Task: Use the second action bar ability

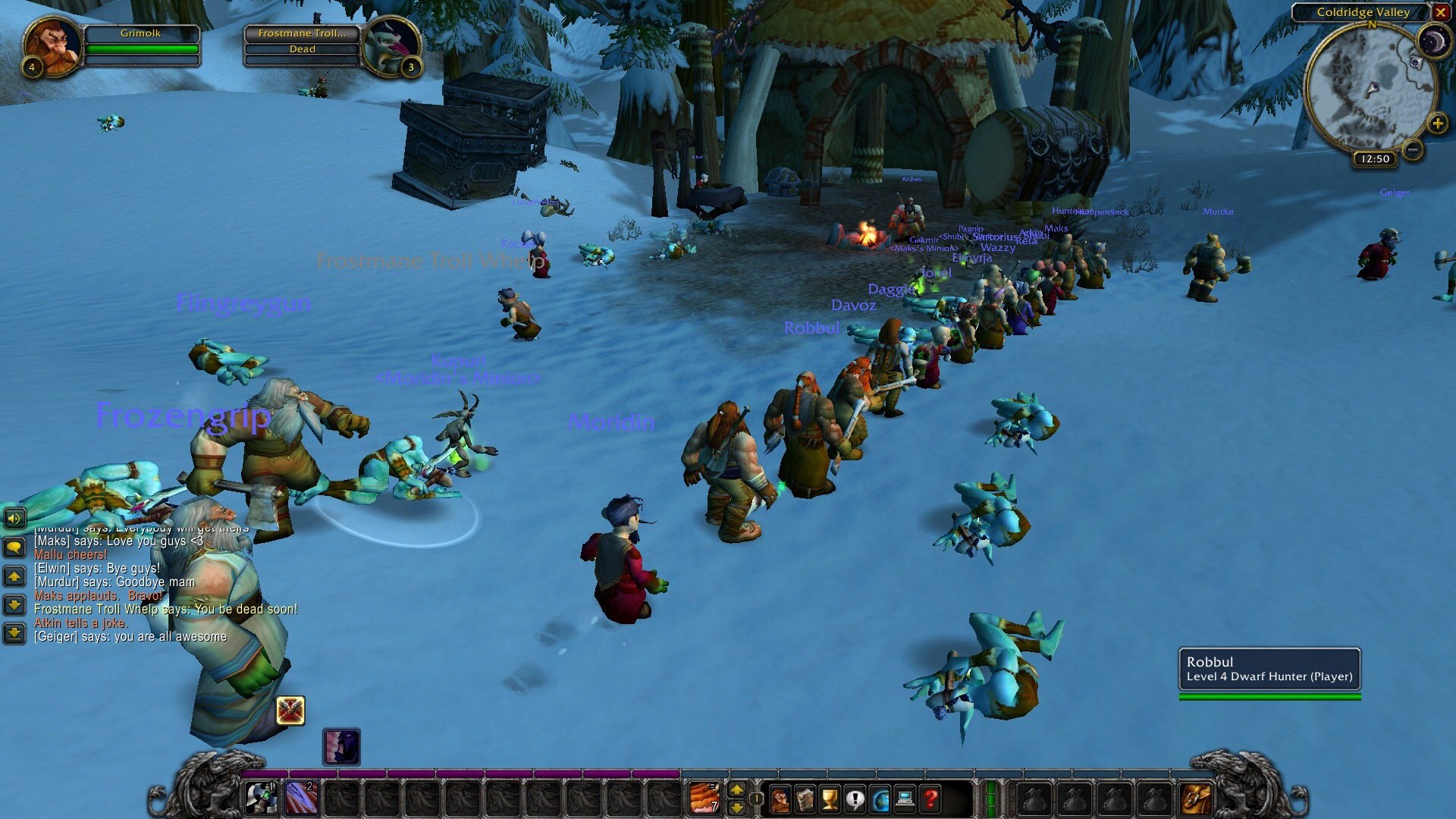Action: click(x=301, y=799)
